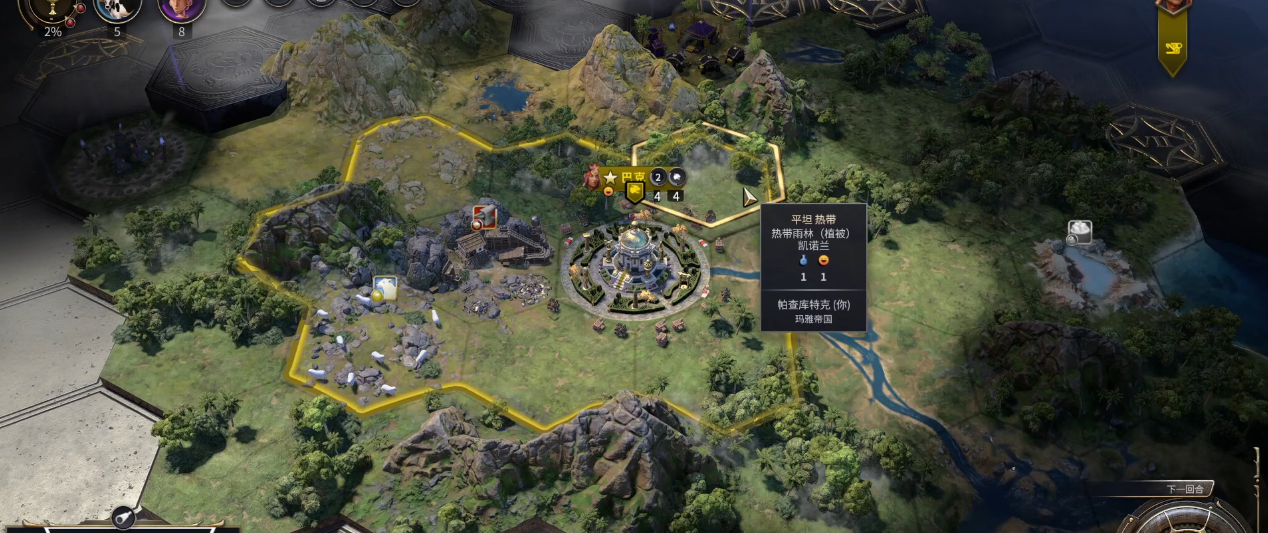Select the white resource icon by the sheep
The width and height of the screenshot is (1268, 533).
point(385,289)
